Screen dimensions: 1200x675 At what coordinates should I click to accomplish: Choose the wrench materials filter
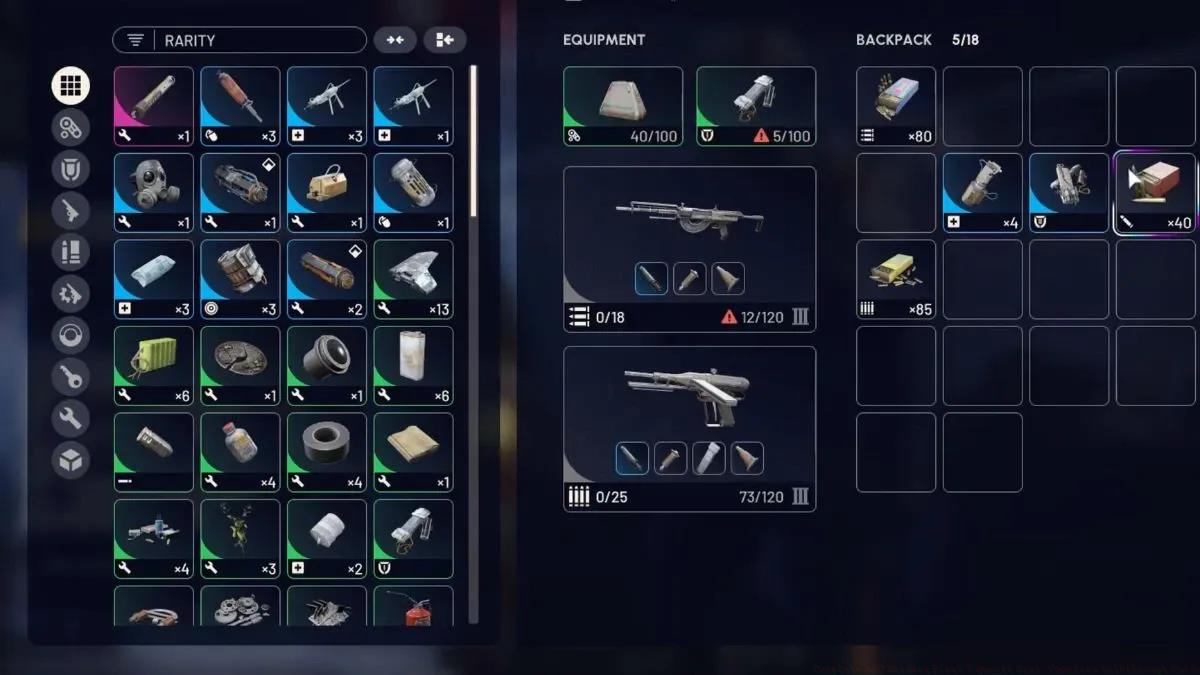coord(70,418)
